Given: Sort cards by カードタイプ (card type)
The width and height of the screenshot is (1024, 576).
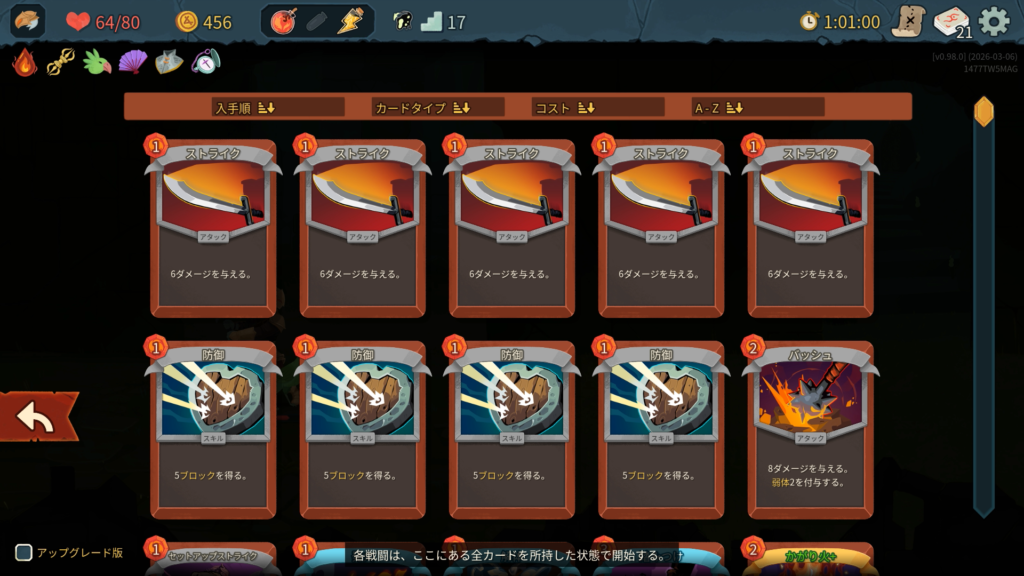Looking at the screenshot, I should pyautogui.click(x=421, y=107).
